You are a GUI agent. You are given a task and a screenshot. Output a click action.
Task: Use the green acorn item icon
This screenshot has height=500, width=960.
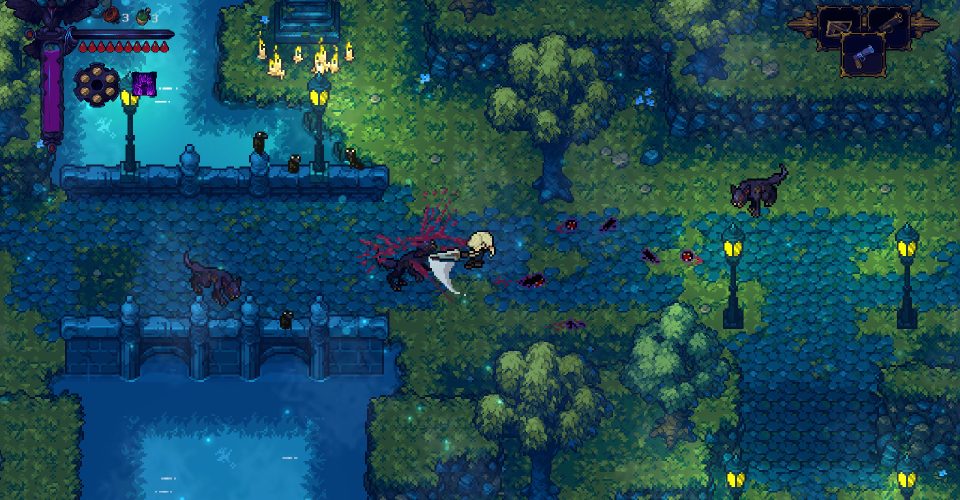[x=142, y=15]
